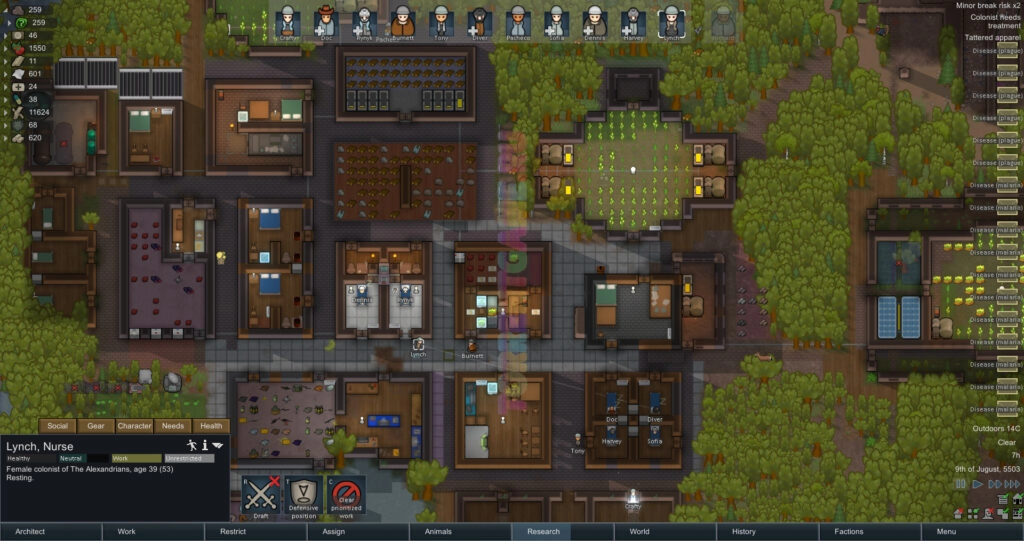Open the Architect menu
Image resolution: width=1024 pixels, height=541 pixels.
pos(30,532)
